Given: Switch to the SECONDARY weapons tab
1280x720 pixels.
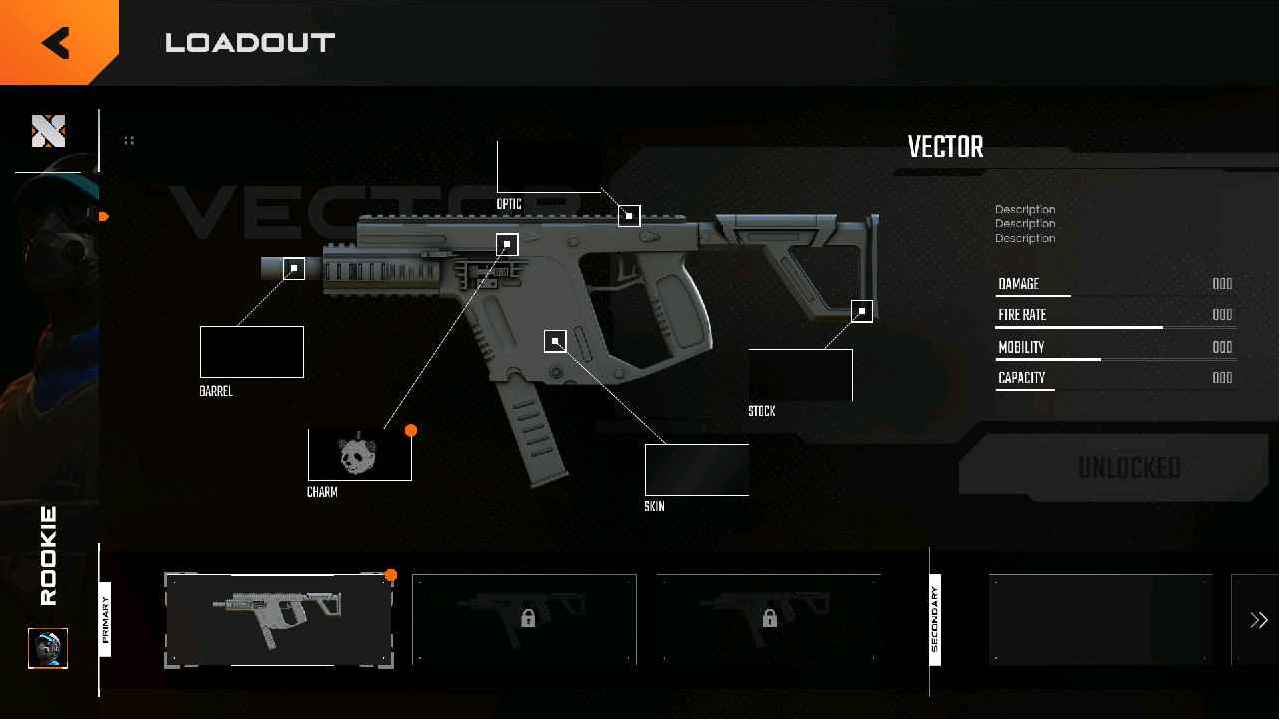Looking at the screenshot, I should pyautogui.click(x=933, y=620).
